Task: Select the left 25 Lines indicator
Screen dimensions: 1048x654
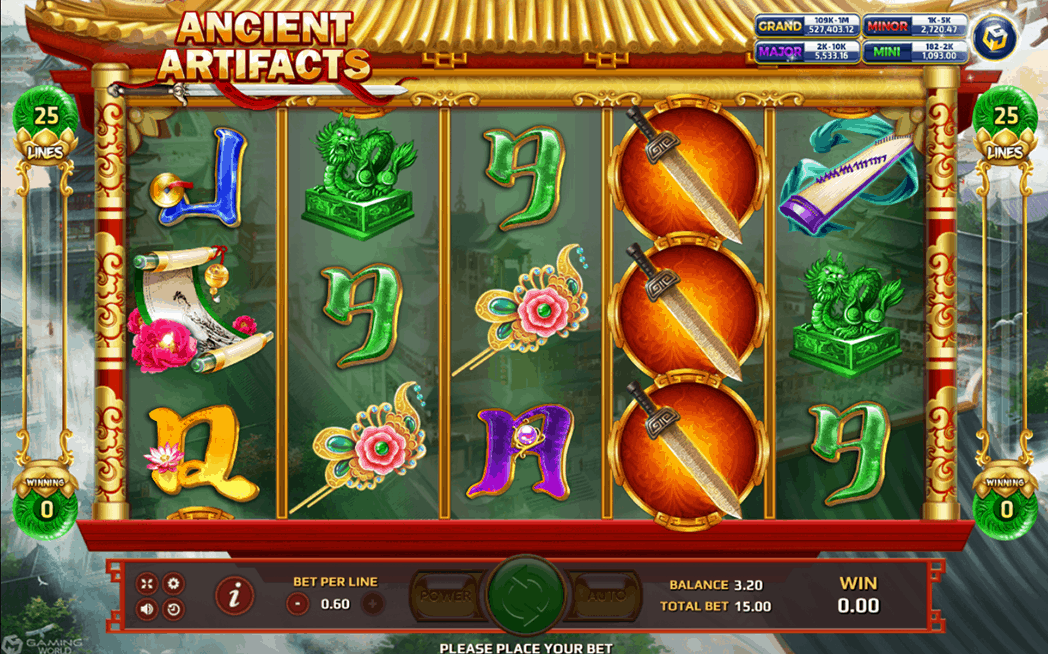Action: [x=46, y=130]
